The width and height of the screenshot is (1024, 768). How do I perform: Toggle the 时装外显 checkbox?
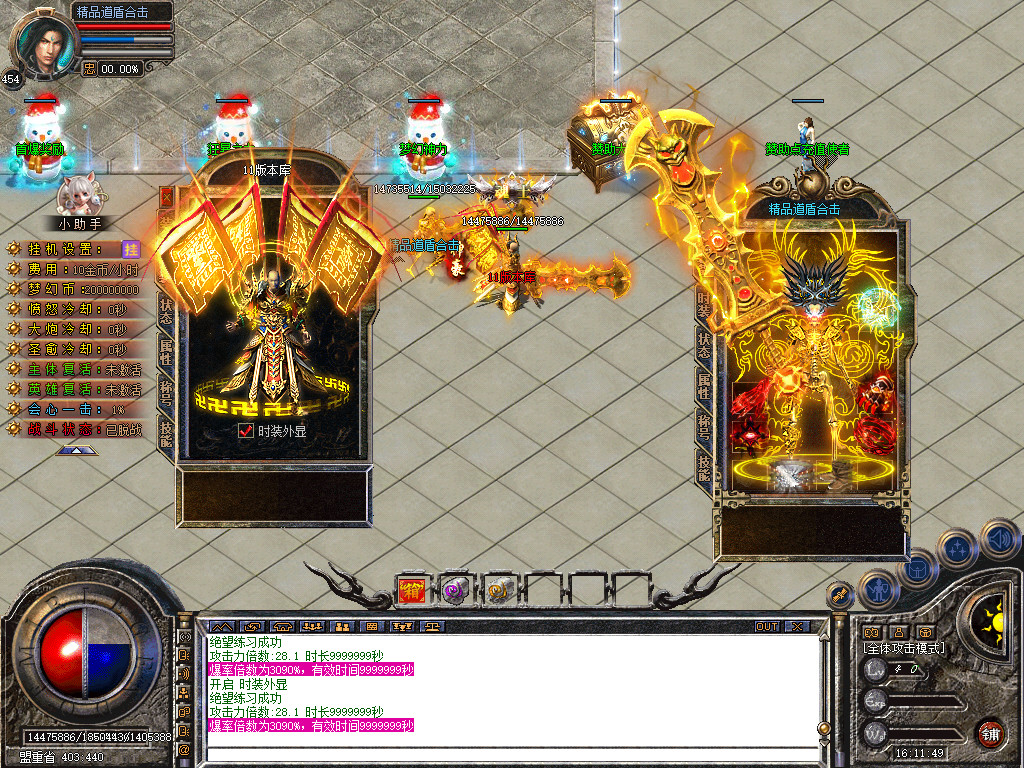coord(246,431)
